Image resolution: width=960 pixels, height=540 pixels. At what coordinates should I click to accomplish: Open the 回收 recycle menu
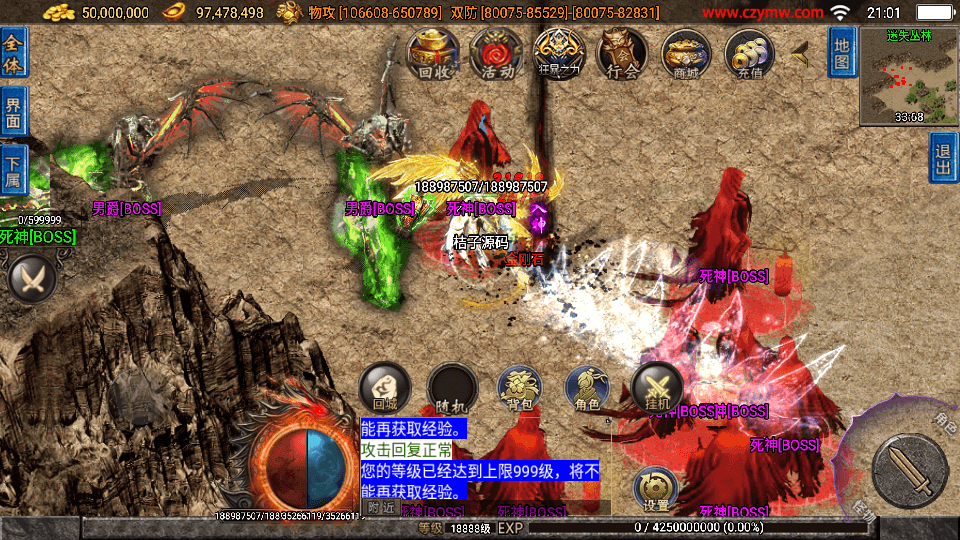[433, 53]
